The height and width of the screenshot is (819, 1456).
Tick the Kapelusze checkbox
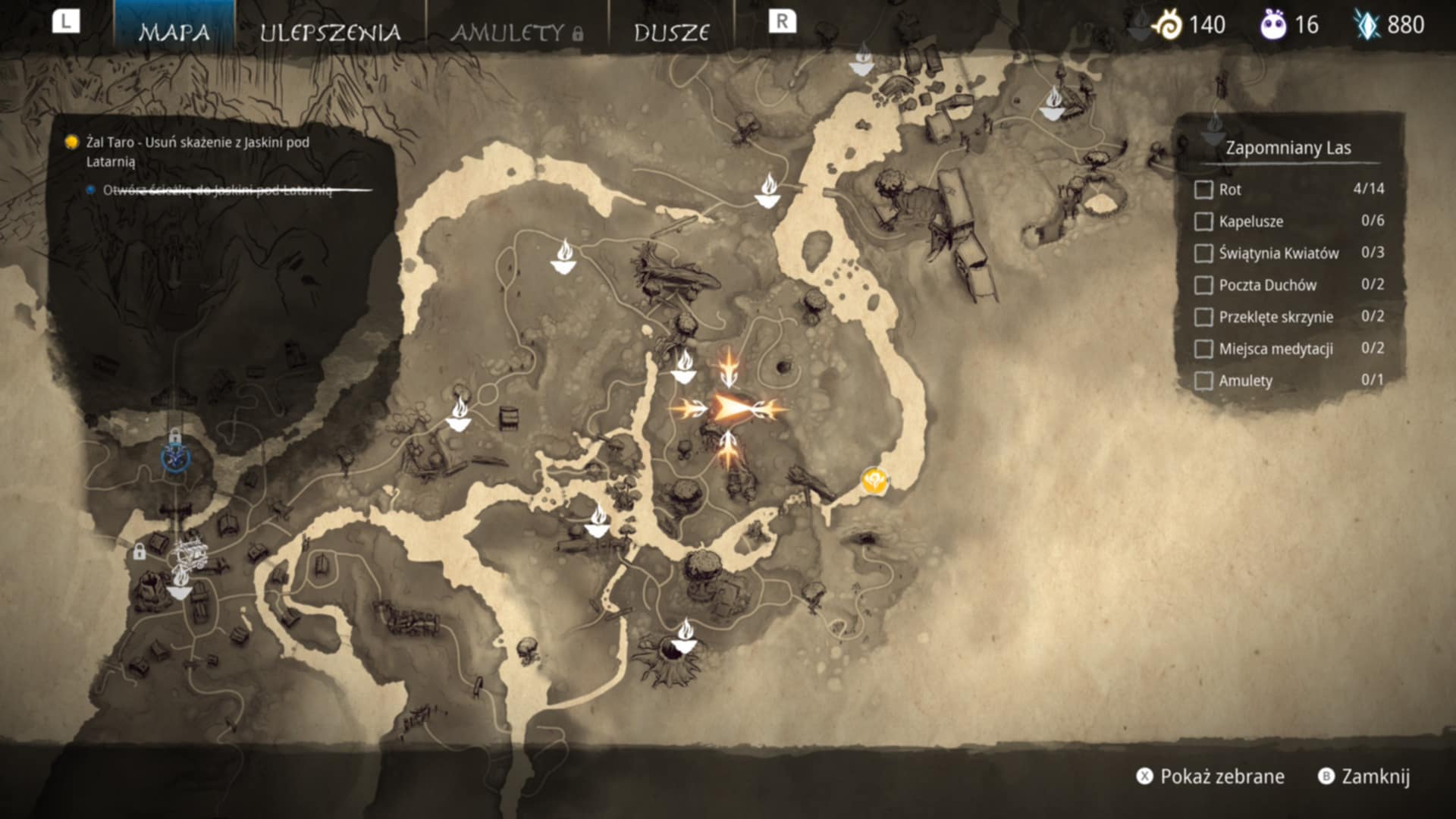pyautogui.click(x=1203, y=221)
